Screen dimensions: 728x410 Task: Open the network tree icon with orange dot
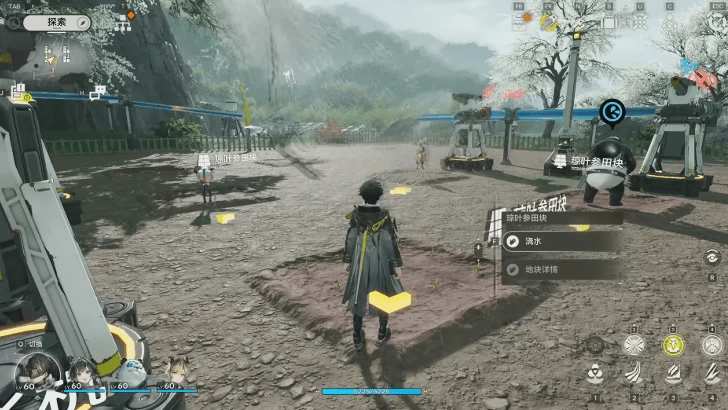coord(124,21)
